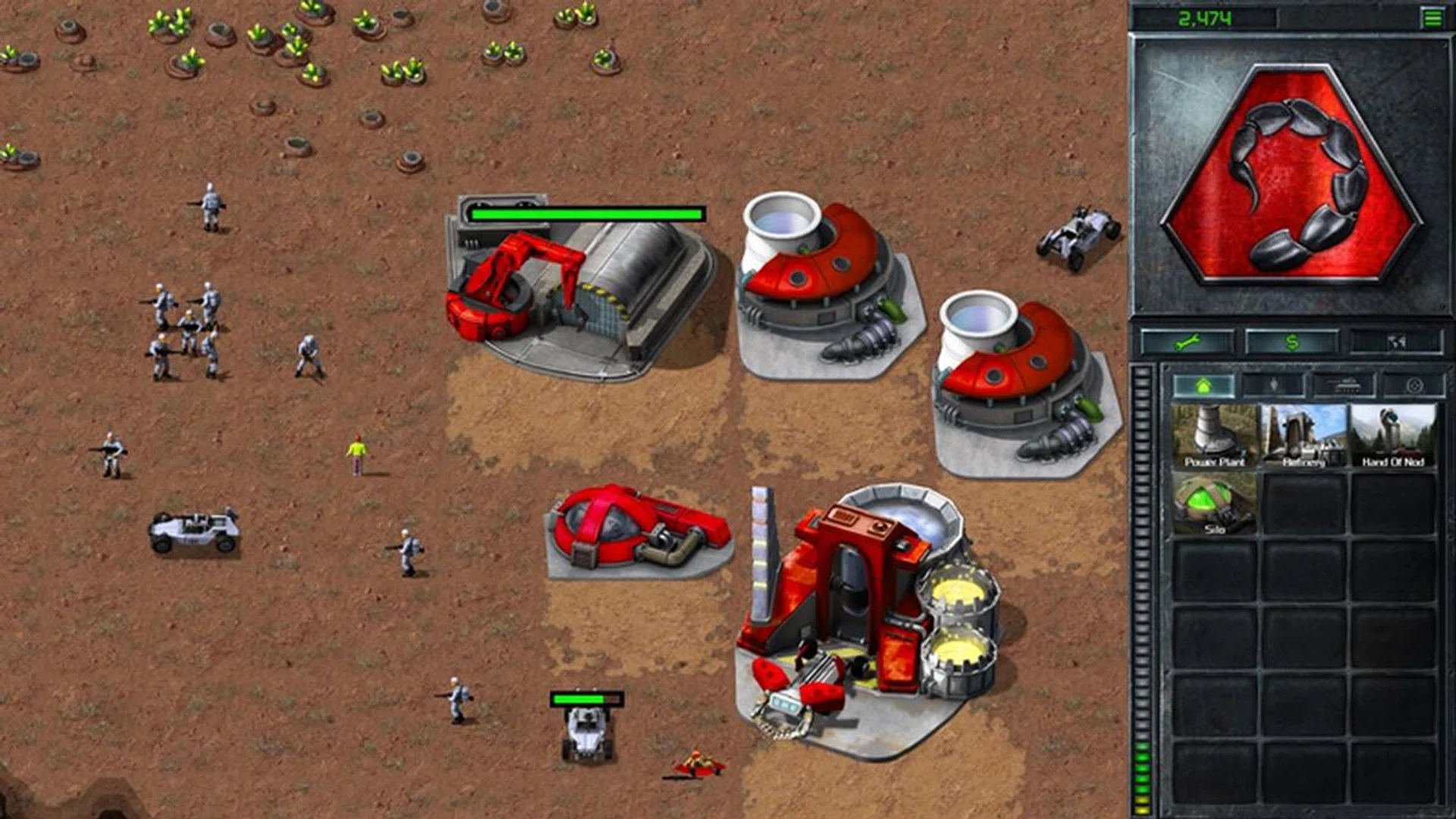This screenshot has width=1456, height=819.
Task: Open the sidebar options menu icon
Action: (x=1431, y=17)
